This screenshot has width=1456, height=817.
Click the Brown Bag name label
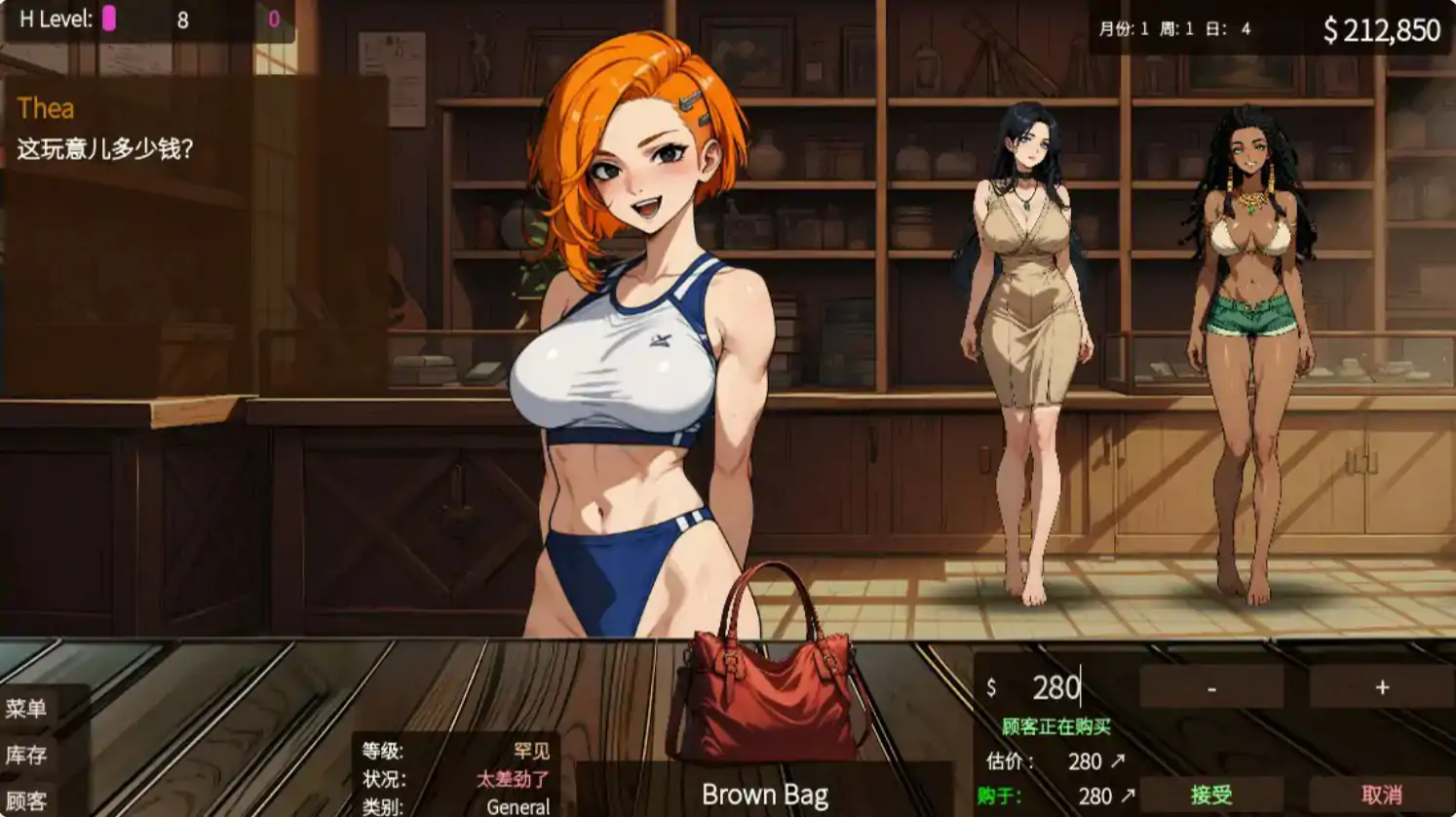point(768,796)
